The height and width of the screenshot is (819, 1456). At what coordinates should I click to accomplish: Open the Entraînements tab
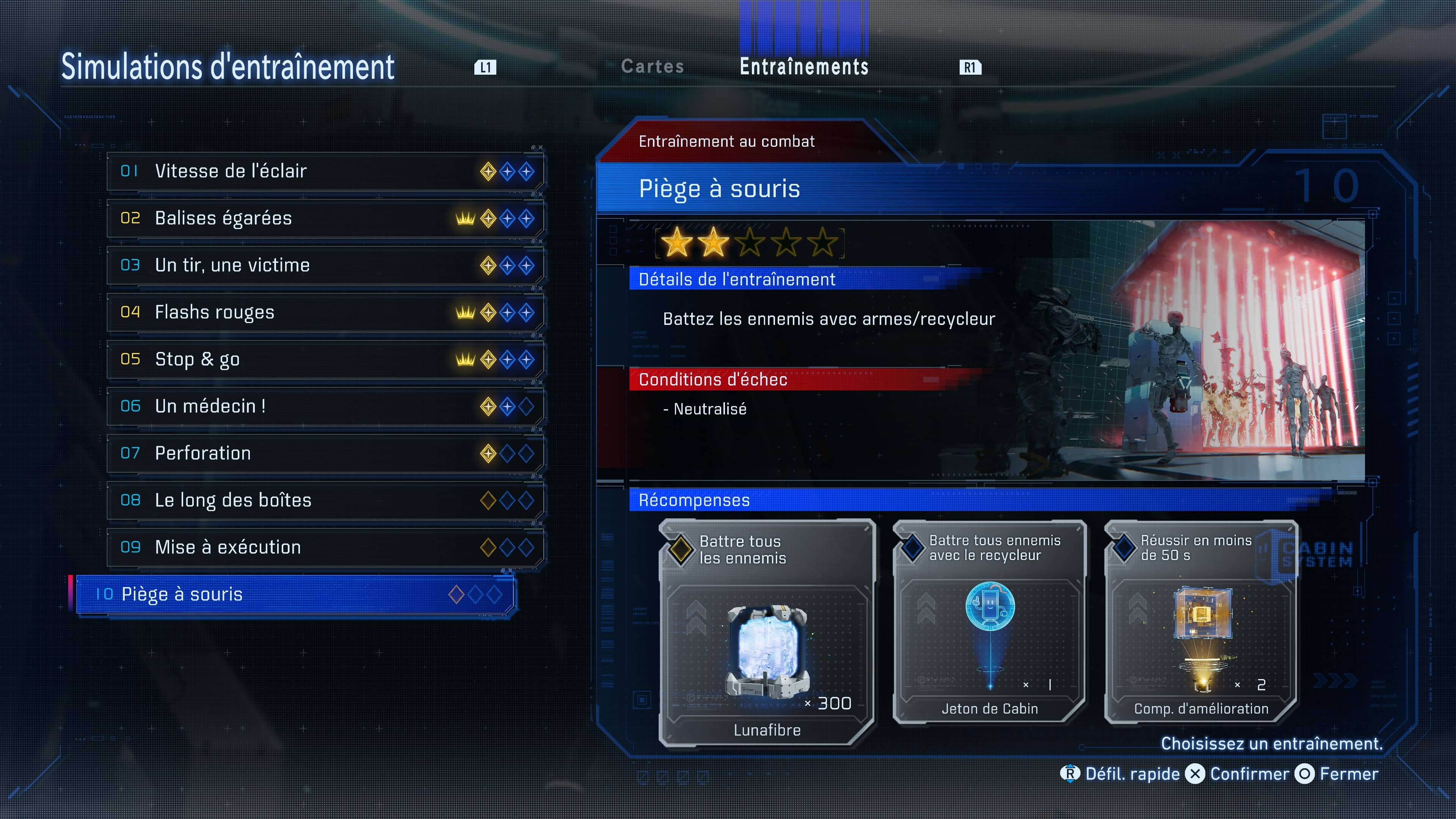(804, 67)
